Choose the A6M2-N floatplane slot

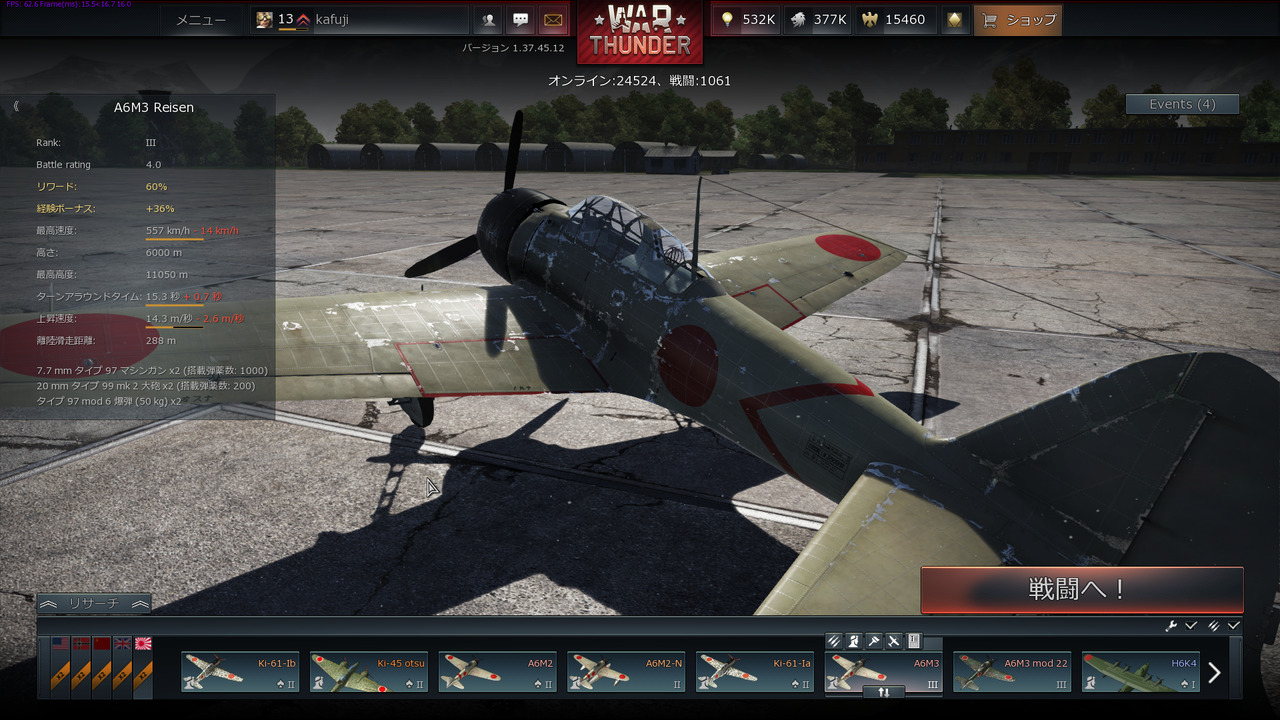626,672
